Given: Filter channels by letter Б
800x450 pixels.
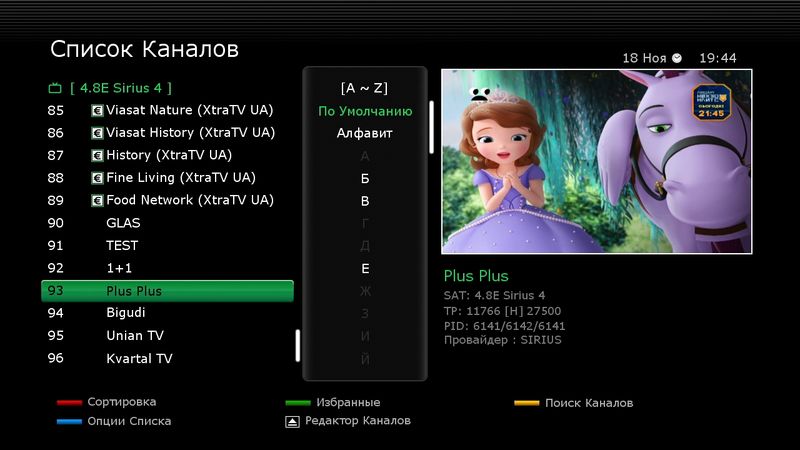Looking at the screenshot, I should pyautogui.click(x=365, y=179).
